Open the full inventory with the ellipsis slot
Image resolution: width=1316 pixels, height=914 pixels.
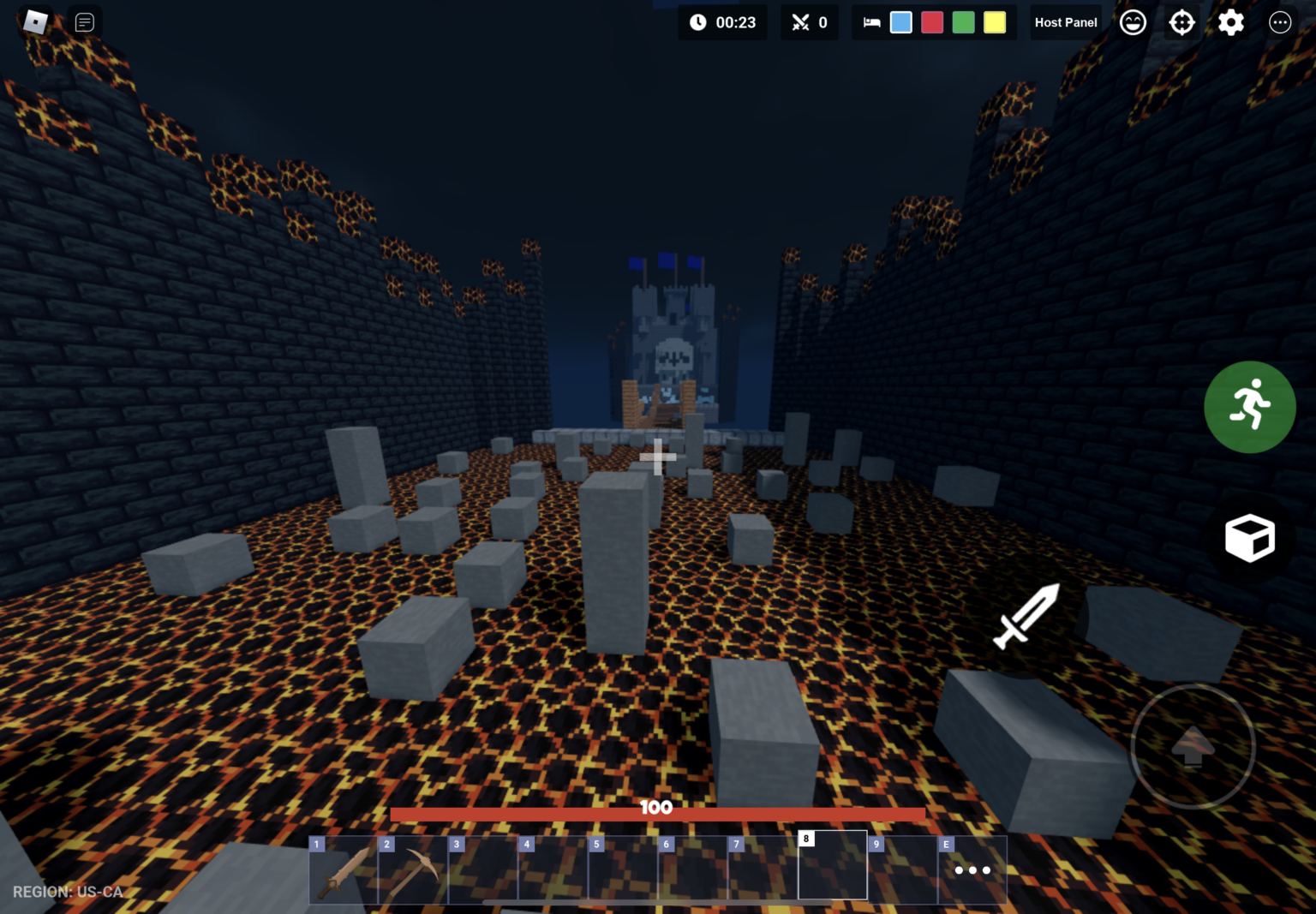point(972,869)
